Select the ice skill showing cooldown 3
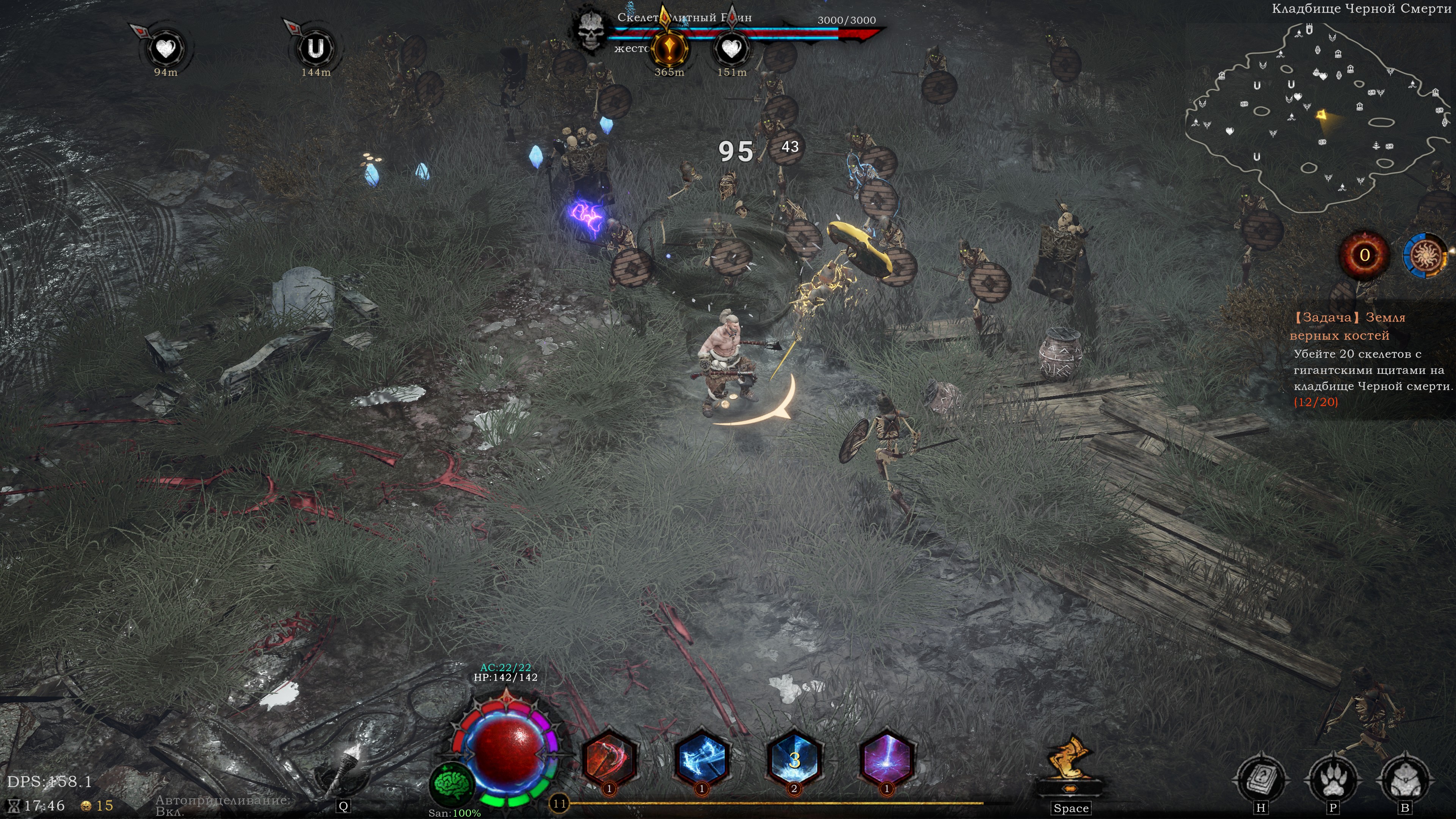This screenshot has height=819, width=1456. coord(794,759)
